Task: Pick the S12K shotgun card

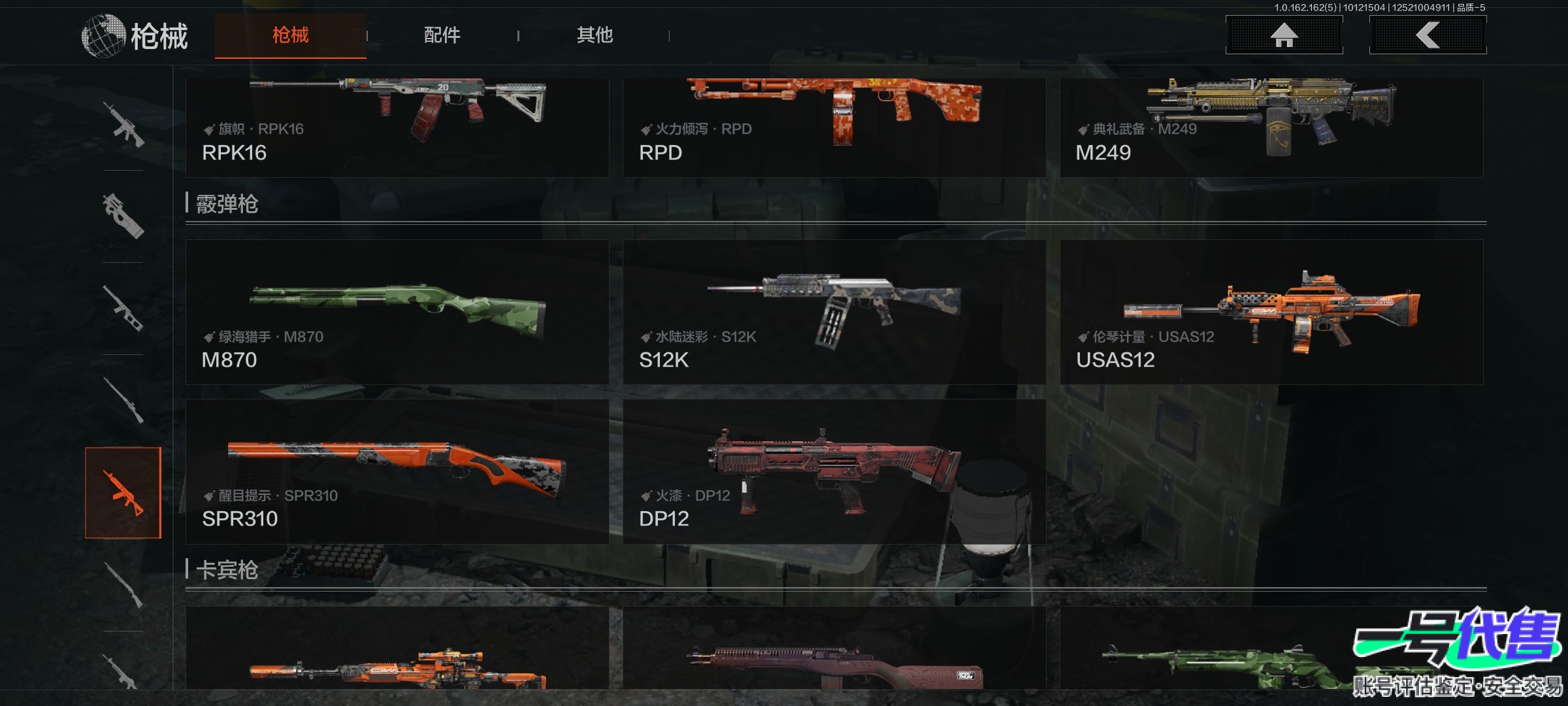Action: click(x=834, y=312)
